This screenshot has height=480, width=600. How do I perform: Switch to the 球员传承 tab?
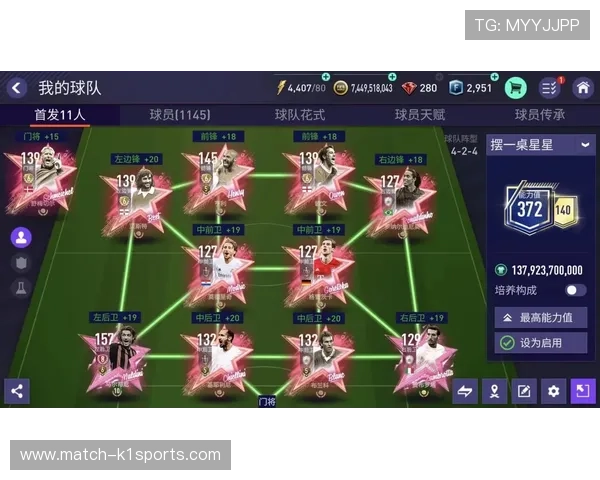click(540, 115)
